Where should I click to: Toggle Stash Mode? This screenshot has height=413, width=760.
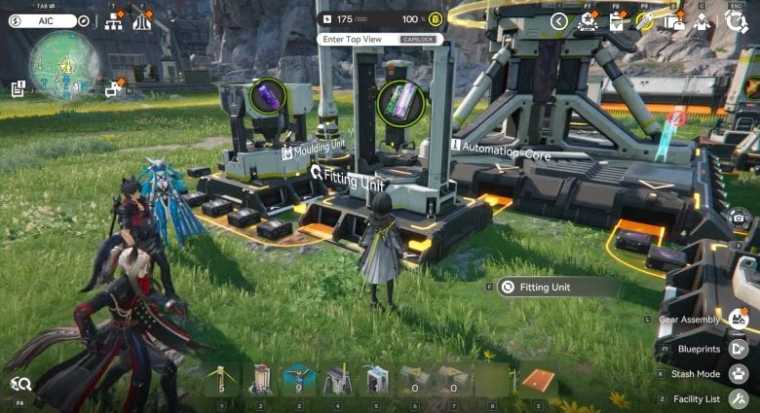pyautogui.click(x=738, y=374)
